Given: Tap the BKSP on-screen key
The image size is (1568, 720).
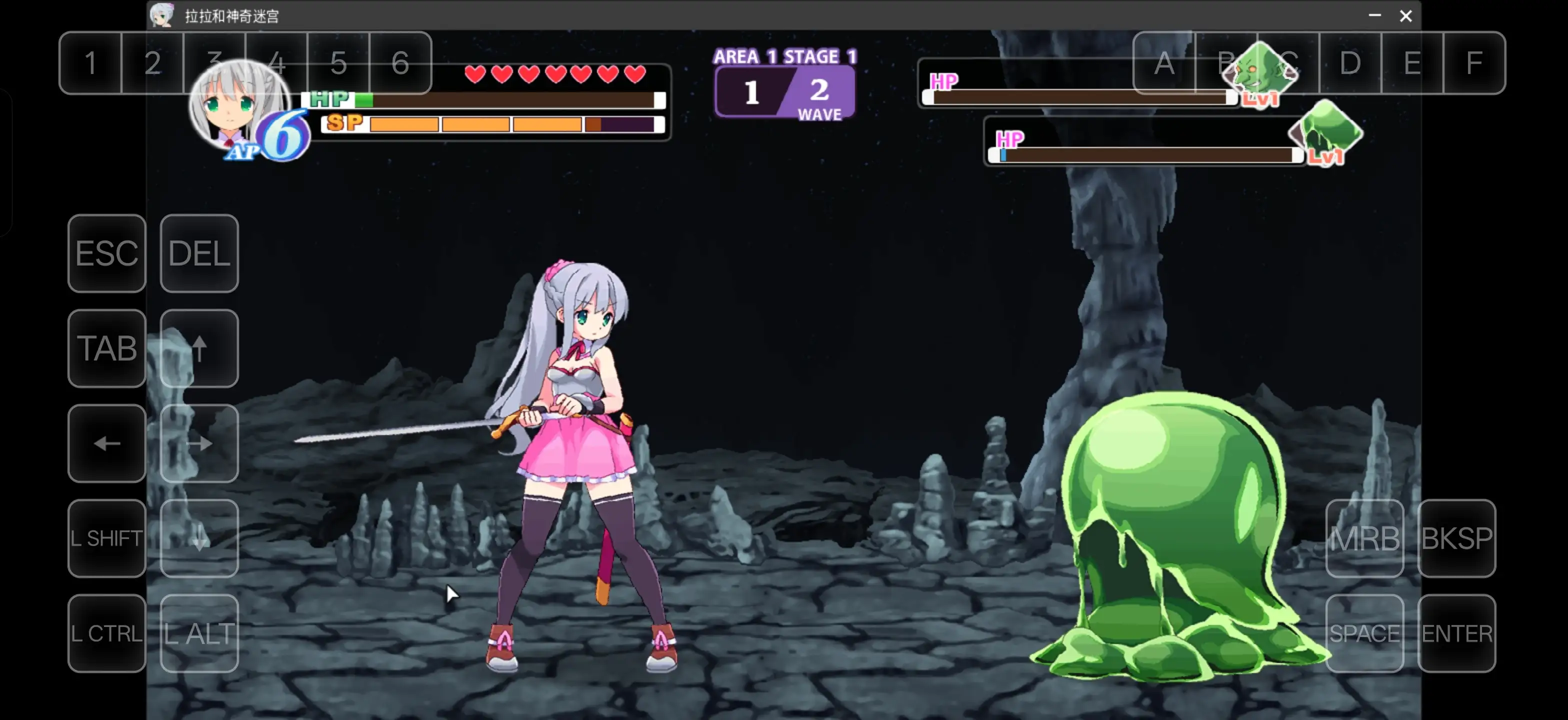Looking at the screenshot, I should pyautogui.click(x=1456, y=538).
